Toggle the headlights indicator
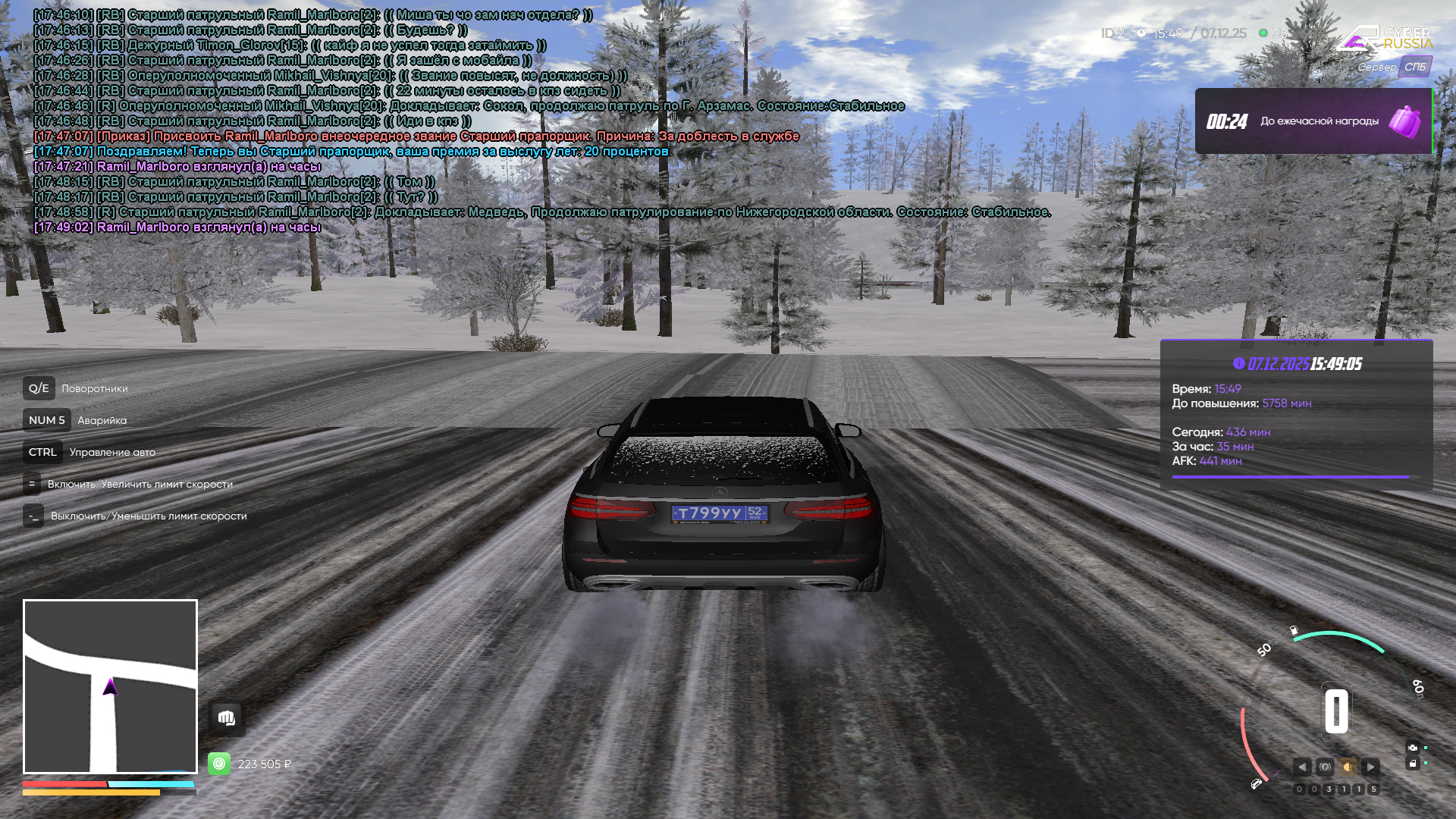 1348,767
